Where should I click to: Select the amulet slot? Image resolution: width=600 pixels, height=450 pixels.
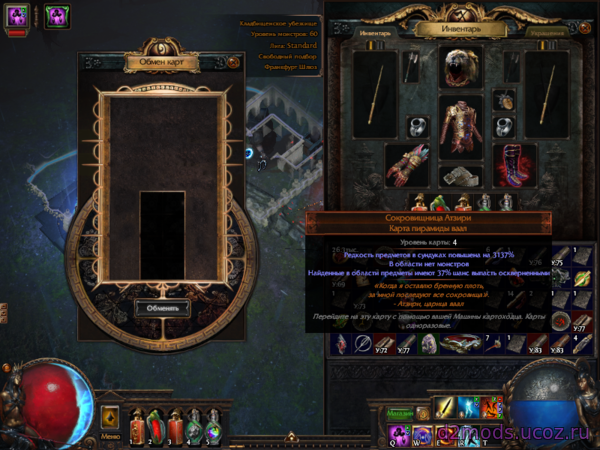coord(505,101)
